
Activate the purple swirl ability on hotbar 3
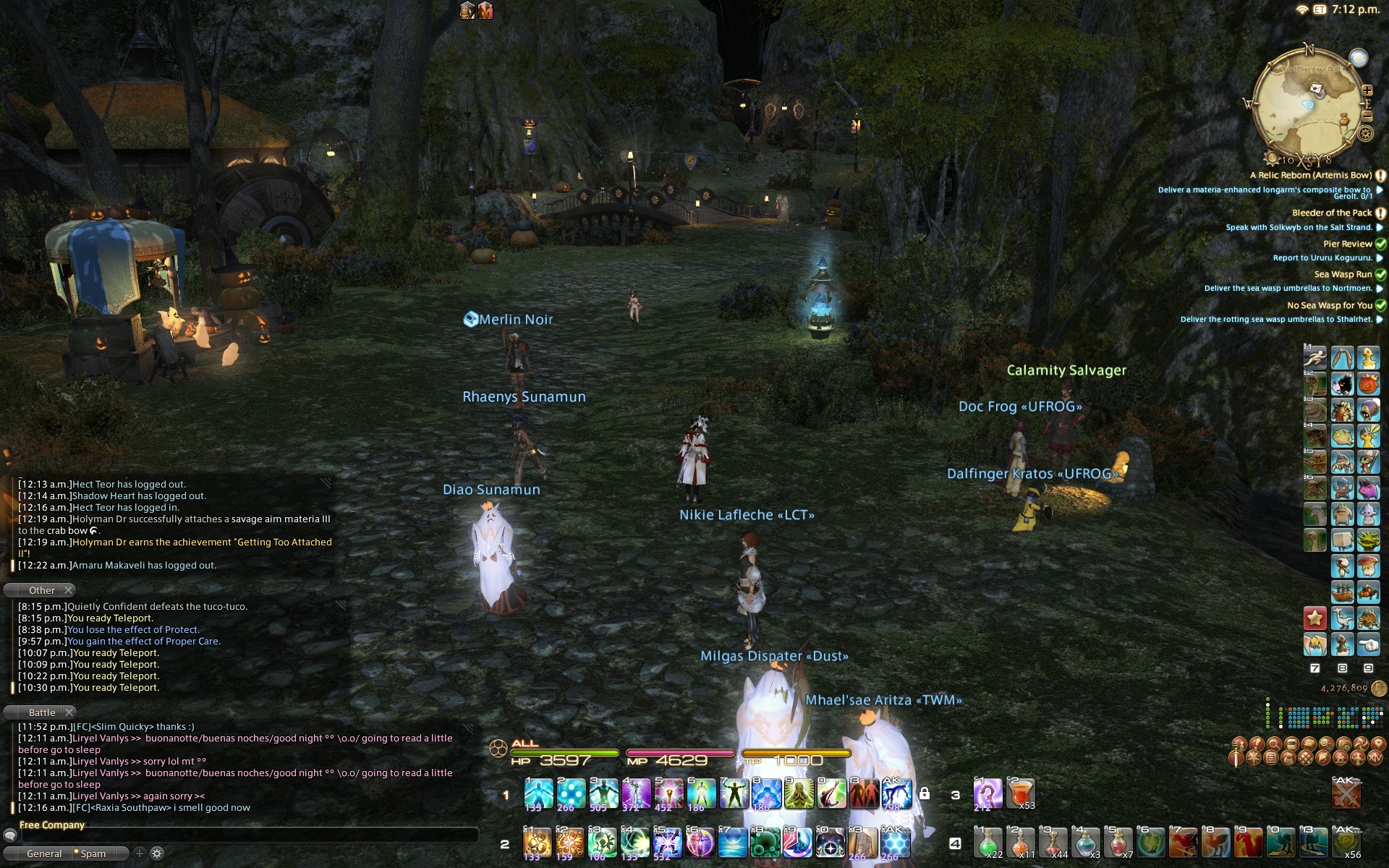point(987,793)
